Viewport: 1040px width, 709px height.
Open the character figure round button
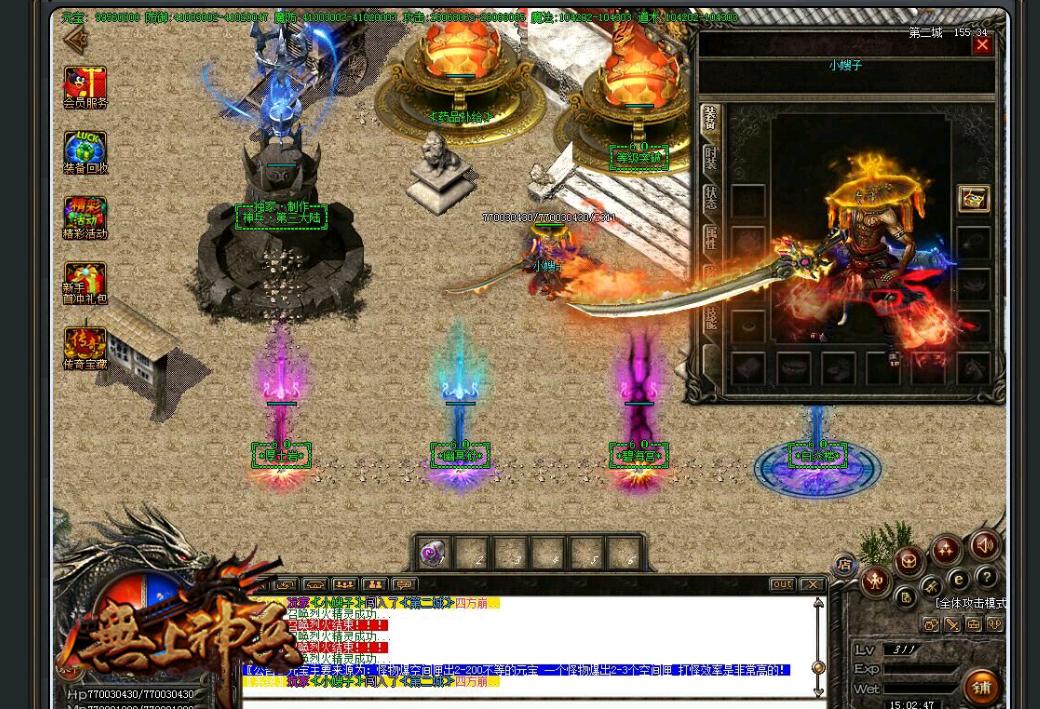click(x=876, y=580)
